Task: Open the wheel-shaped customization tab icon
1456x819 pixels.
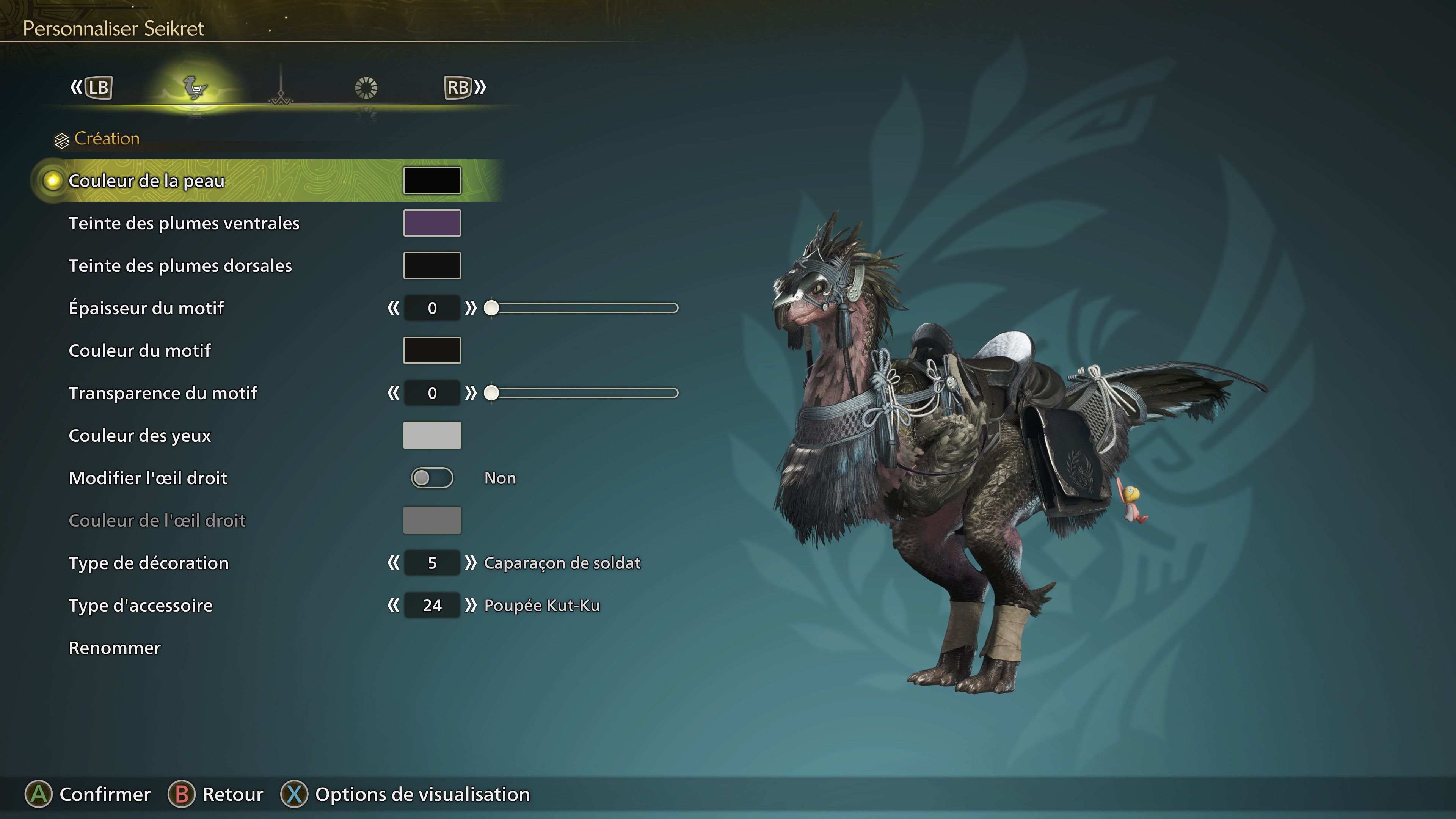Action: click(x=367, y=88)
